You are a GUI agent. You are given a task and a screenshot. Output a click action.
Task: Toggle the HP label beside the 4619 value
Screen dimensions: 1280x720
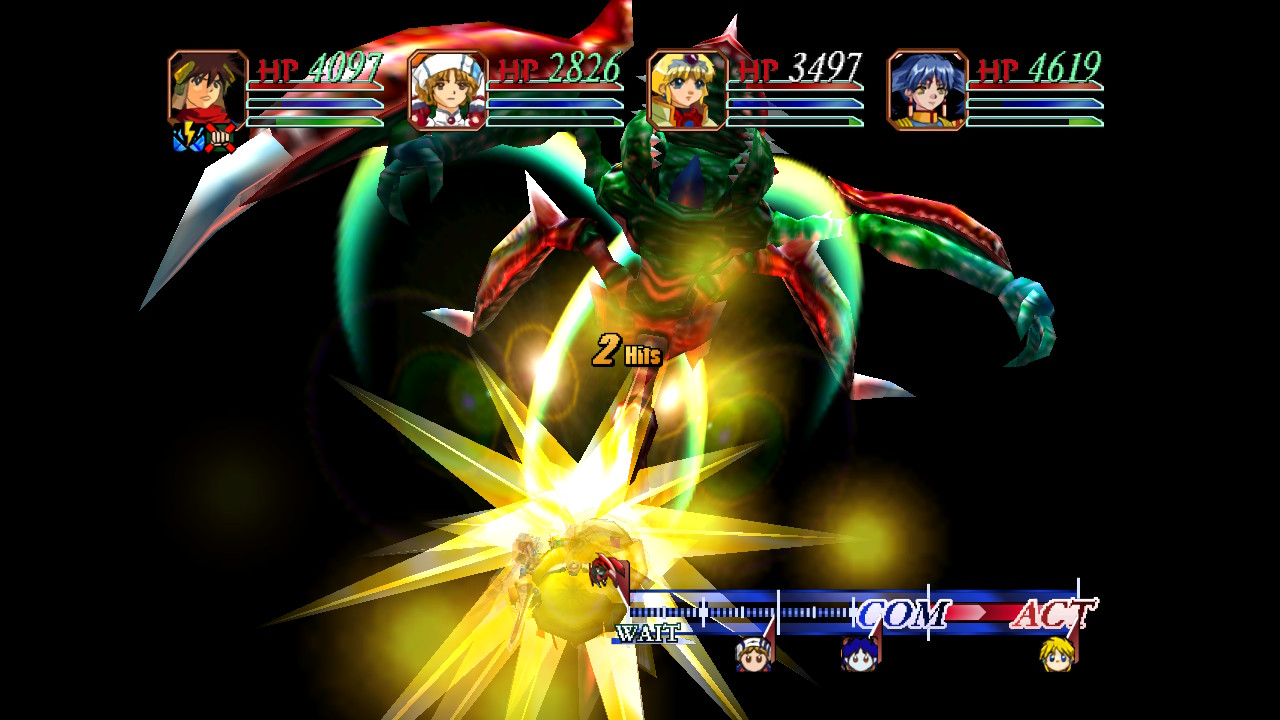1000,68
